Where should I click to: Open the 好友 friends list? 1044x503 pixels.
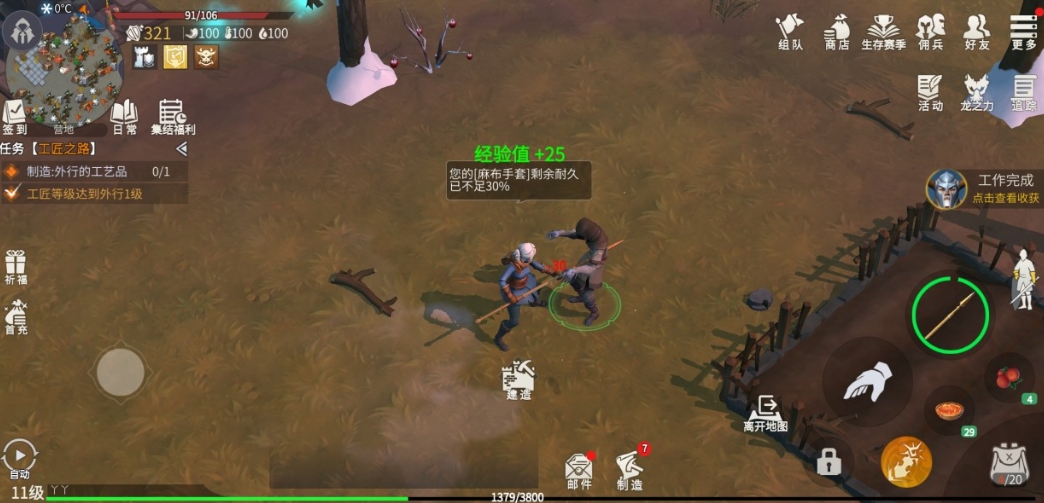coord(976,31)
